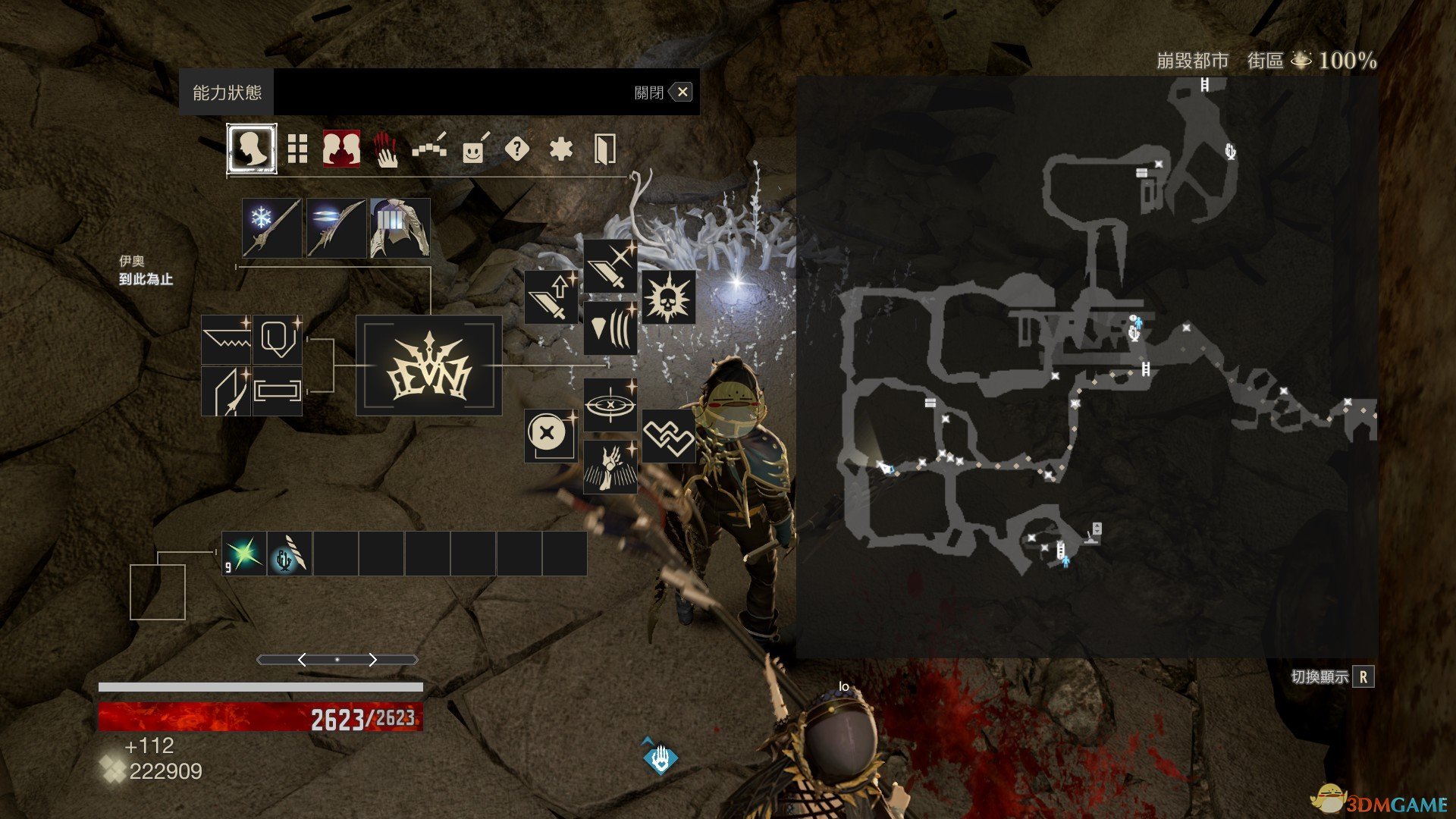
Task: Select the second weapon slot with glowing blade
Action: 336,228
